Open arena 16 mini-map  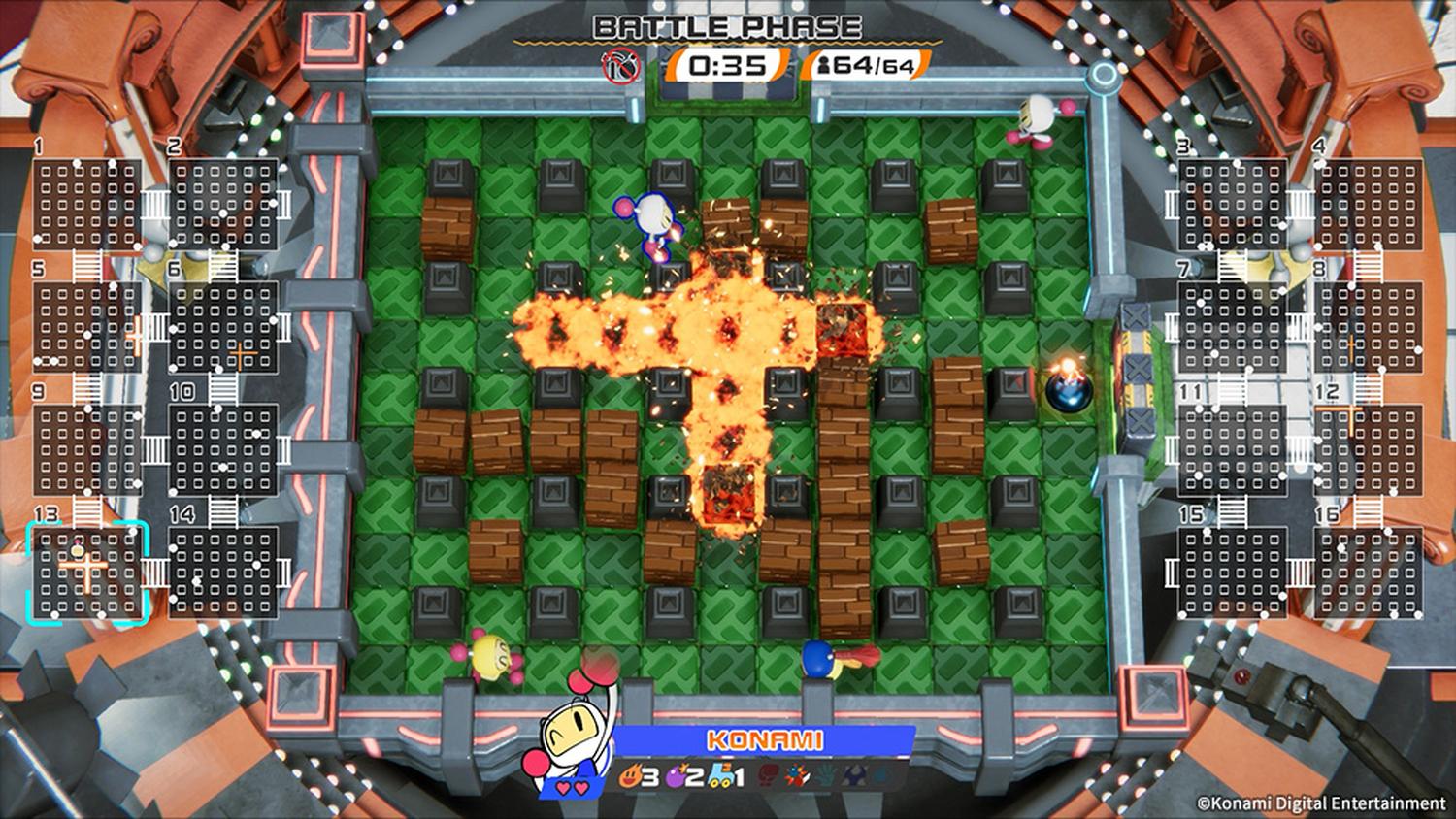pyautogui.click(x=1368, y=573)
